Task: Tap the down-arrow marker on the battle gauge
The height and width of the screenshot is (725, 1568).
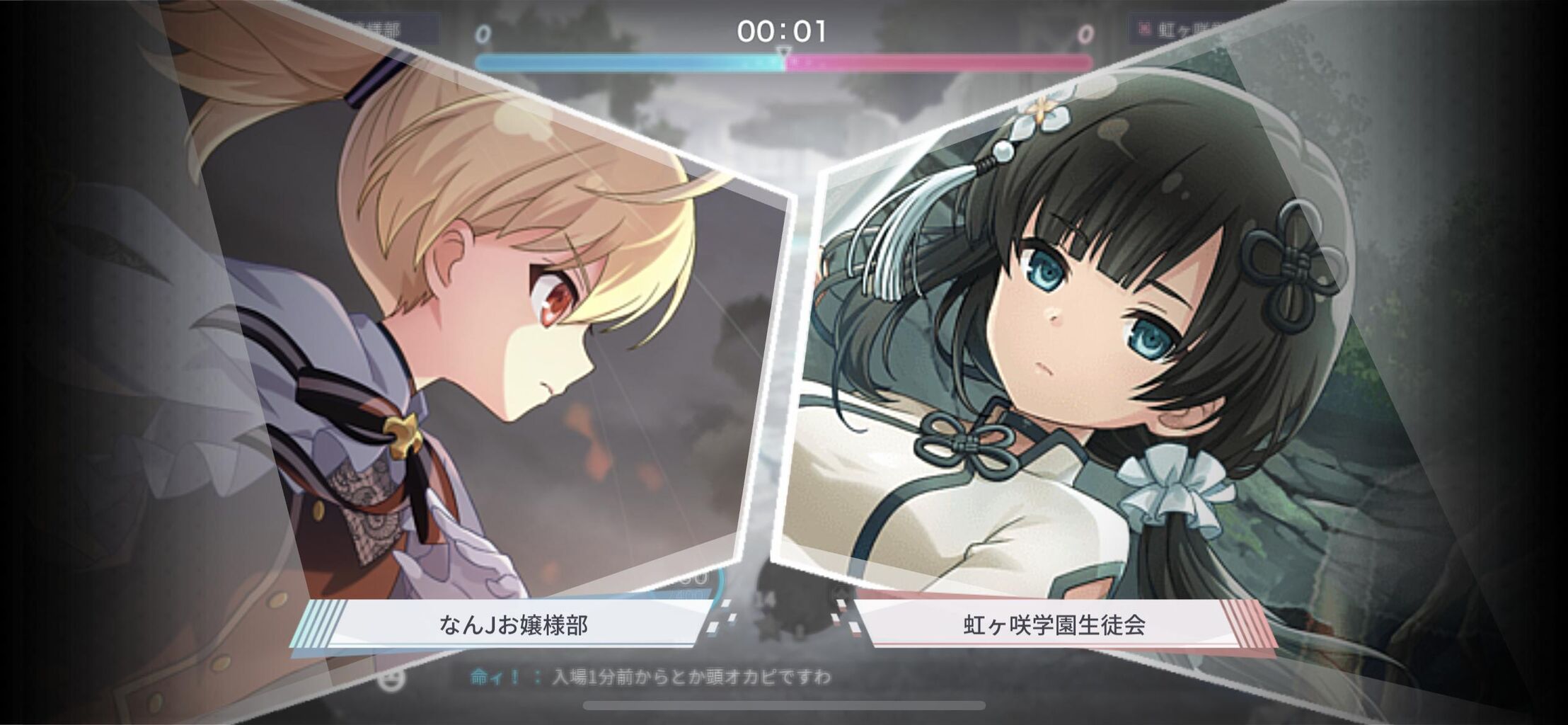Action: [x=783, y=53]
